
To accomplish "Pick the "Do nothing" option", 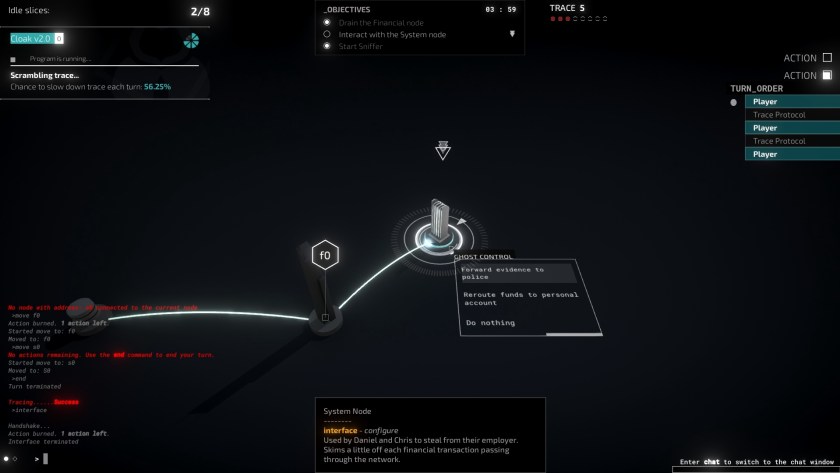I will pos(491,323).
